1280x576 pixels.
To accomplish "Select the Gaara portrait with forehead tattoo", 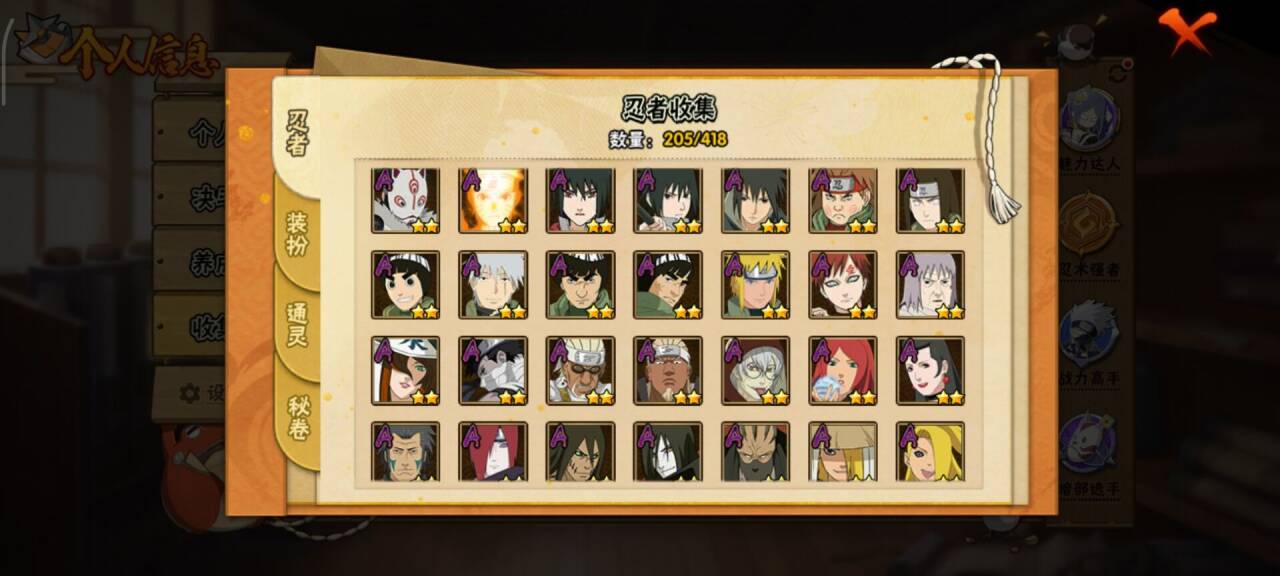I will click(843, 285).
